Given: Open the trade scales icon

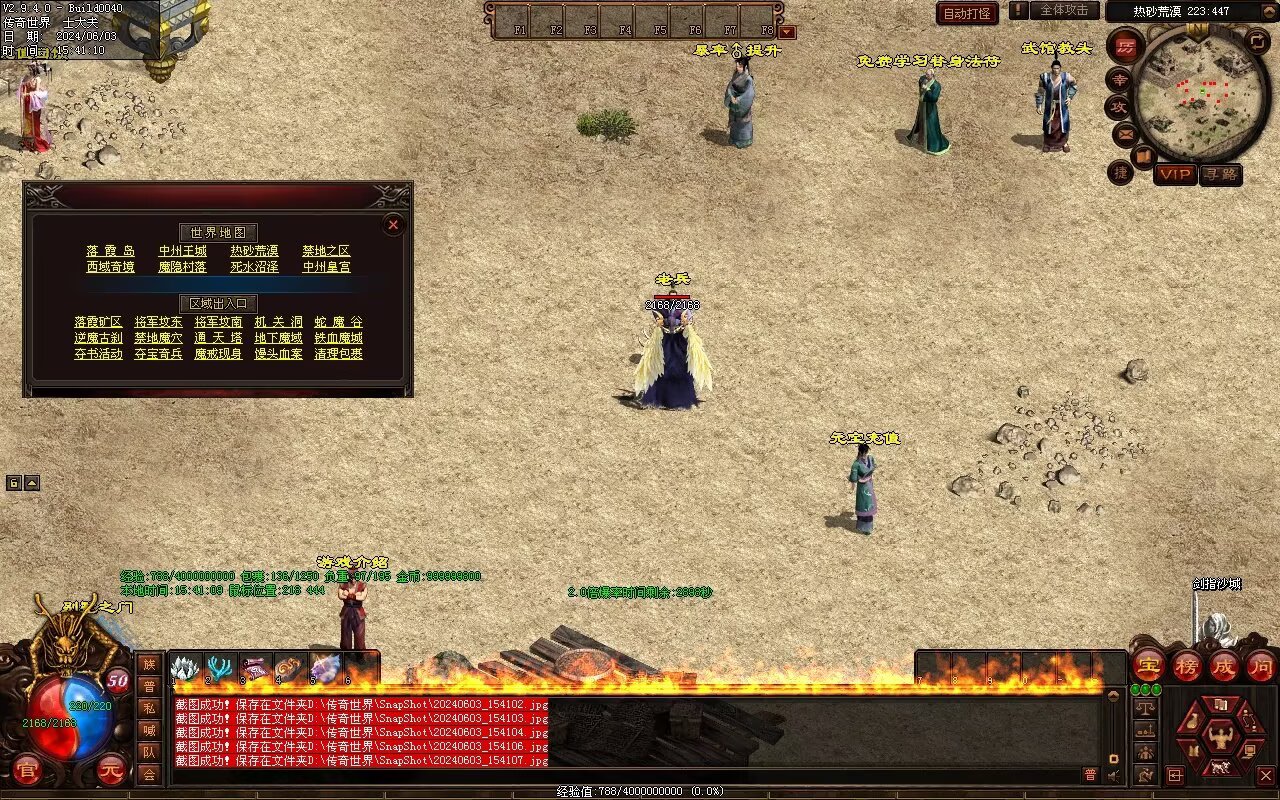Looking at the screenshot, I should click(x=1146, y=706).
